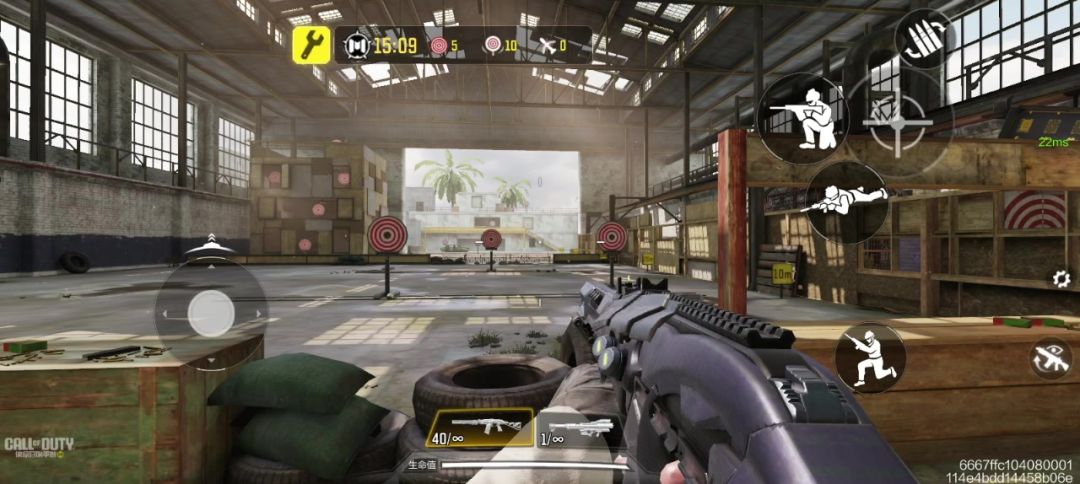
Task: Activate the kneeling rifleman aim button
Action: pyautogui.click(x=802, y=118)
